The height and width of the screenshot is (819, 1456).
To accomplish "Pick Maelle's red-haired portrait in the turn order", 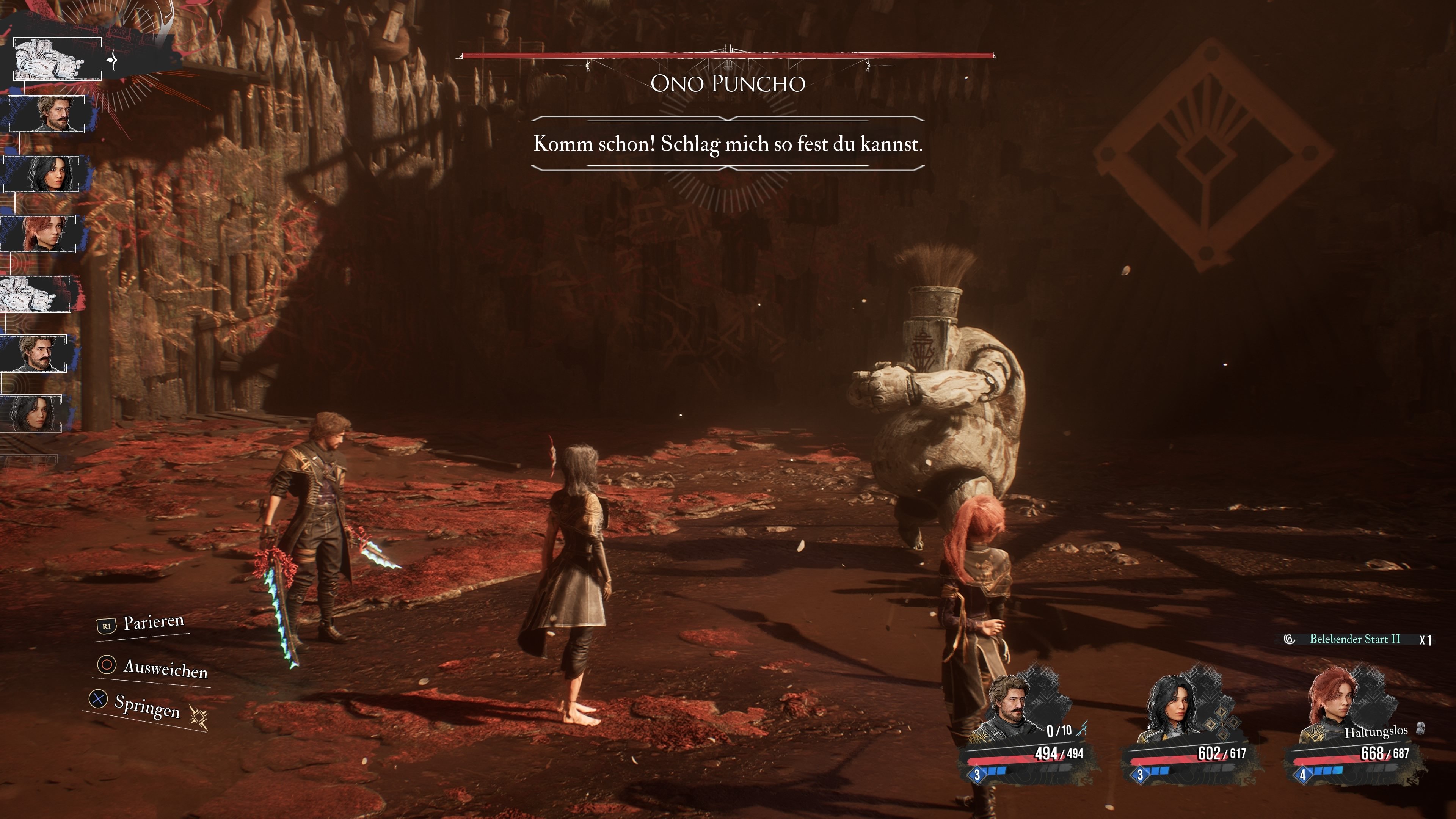I will 39,234.
